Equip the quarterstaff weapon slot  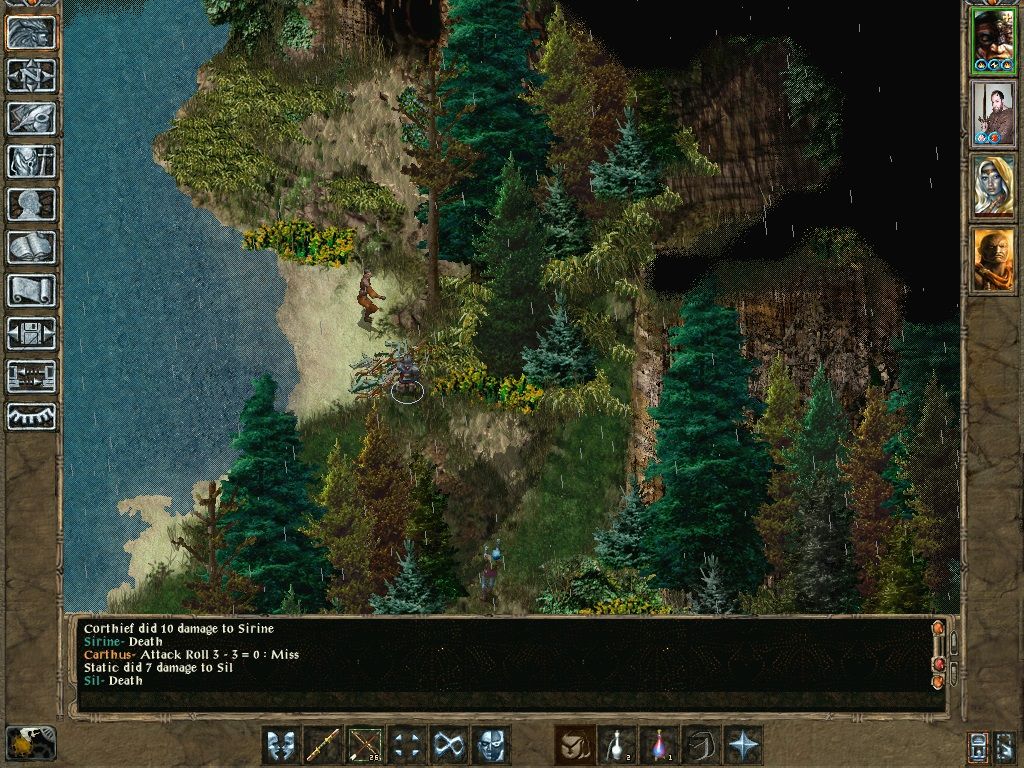[323, 745]
